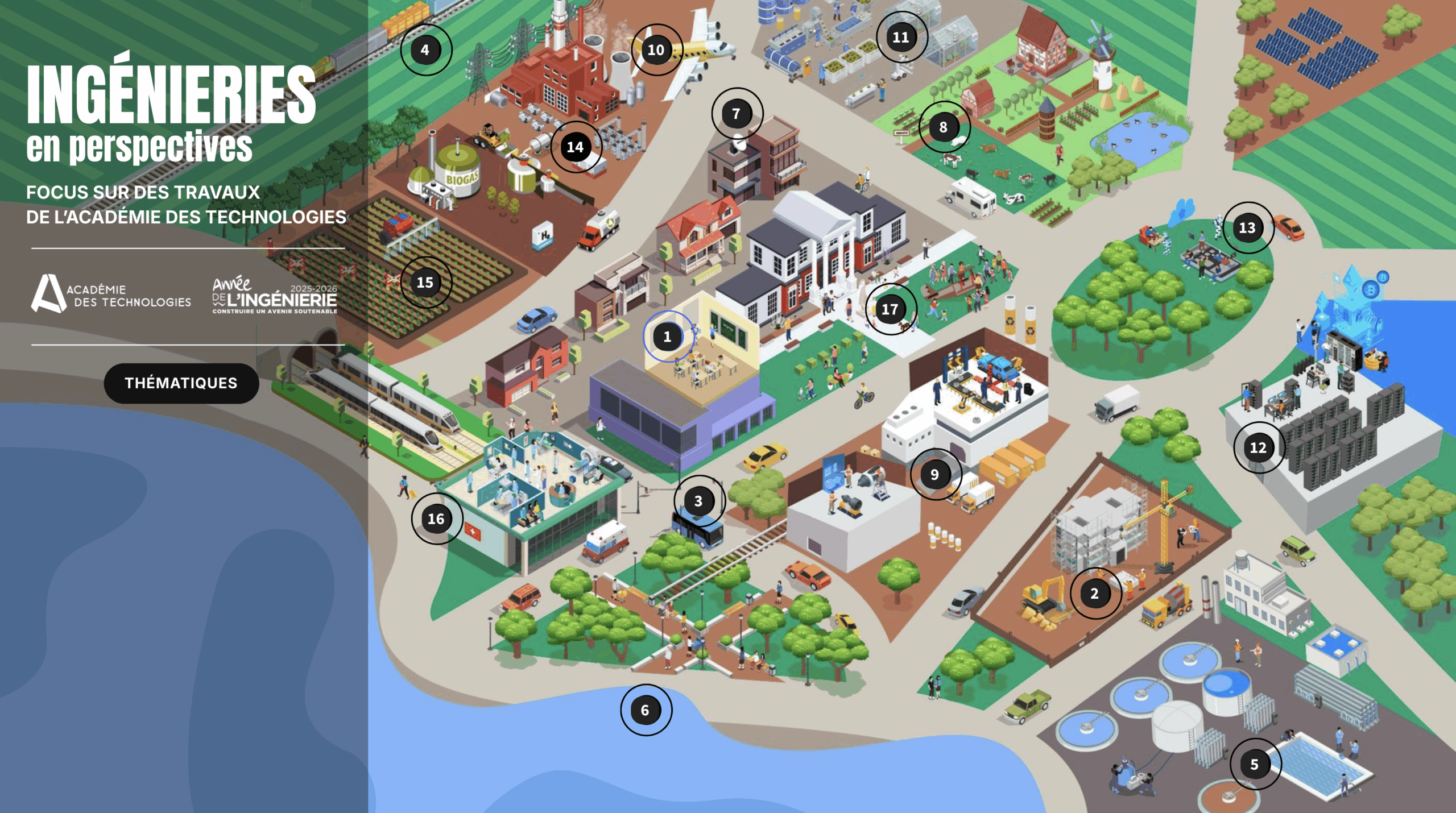Open the Année de l'Ingénierie logo
1456x813 pixels.
[x=275, y=295]
